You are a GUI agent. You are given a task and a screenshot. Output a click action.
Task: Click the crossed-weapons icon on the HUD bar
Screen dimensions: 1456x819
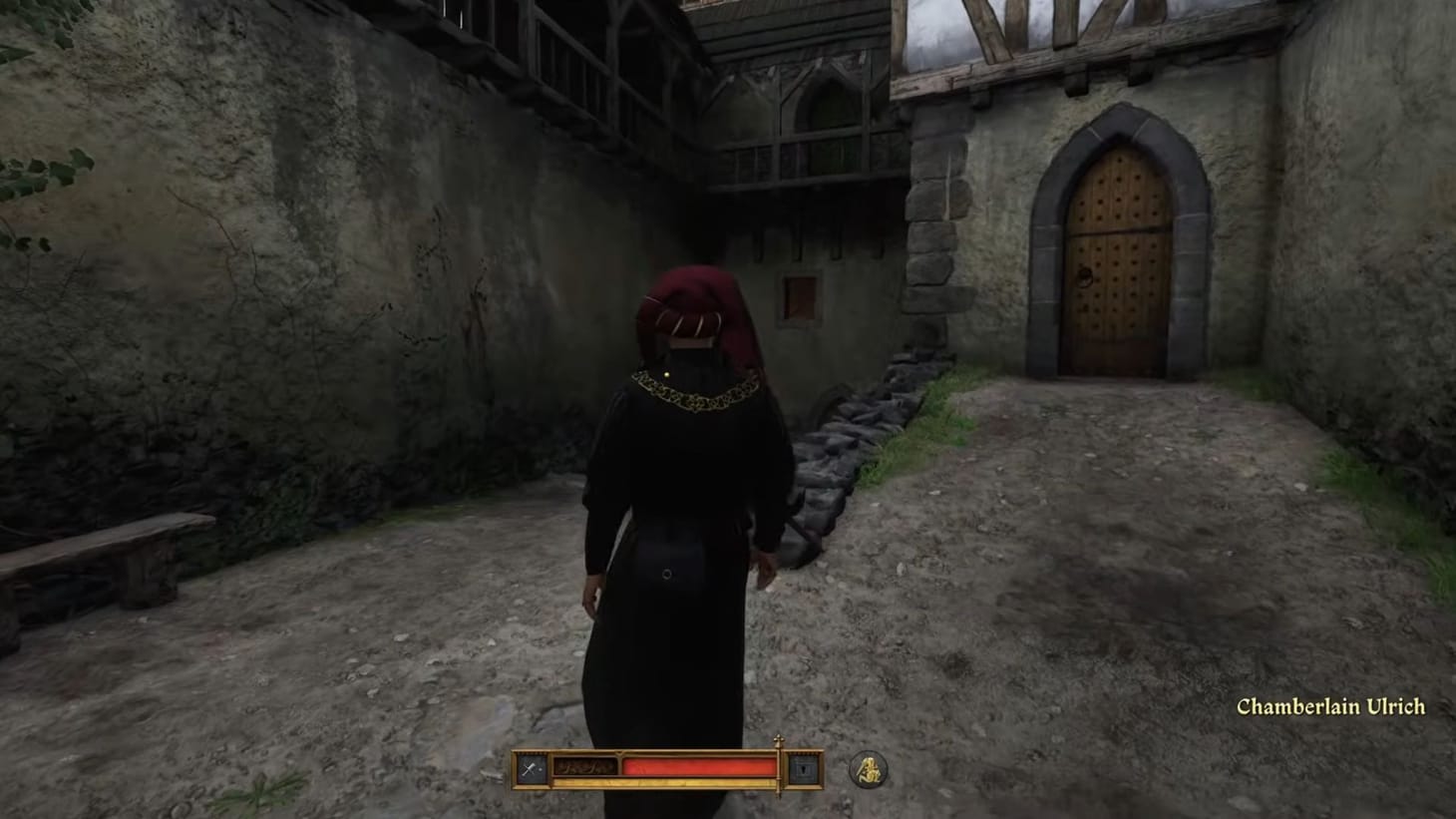click(529, 766)
